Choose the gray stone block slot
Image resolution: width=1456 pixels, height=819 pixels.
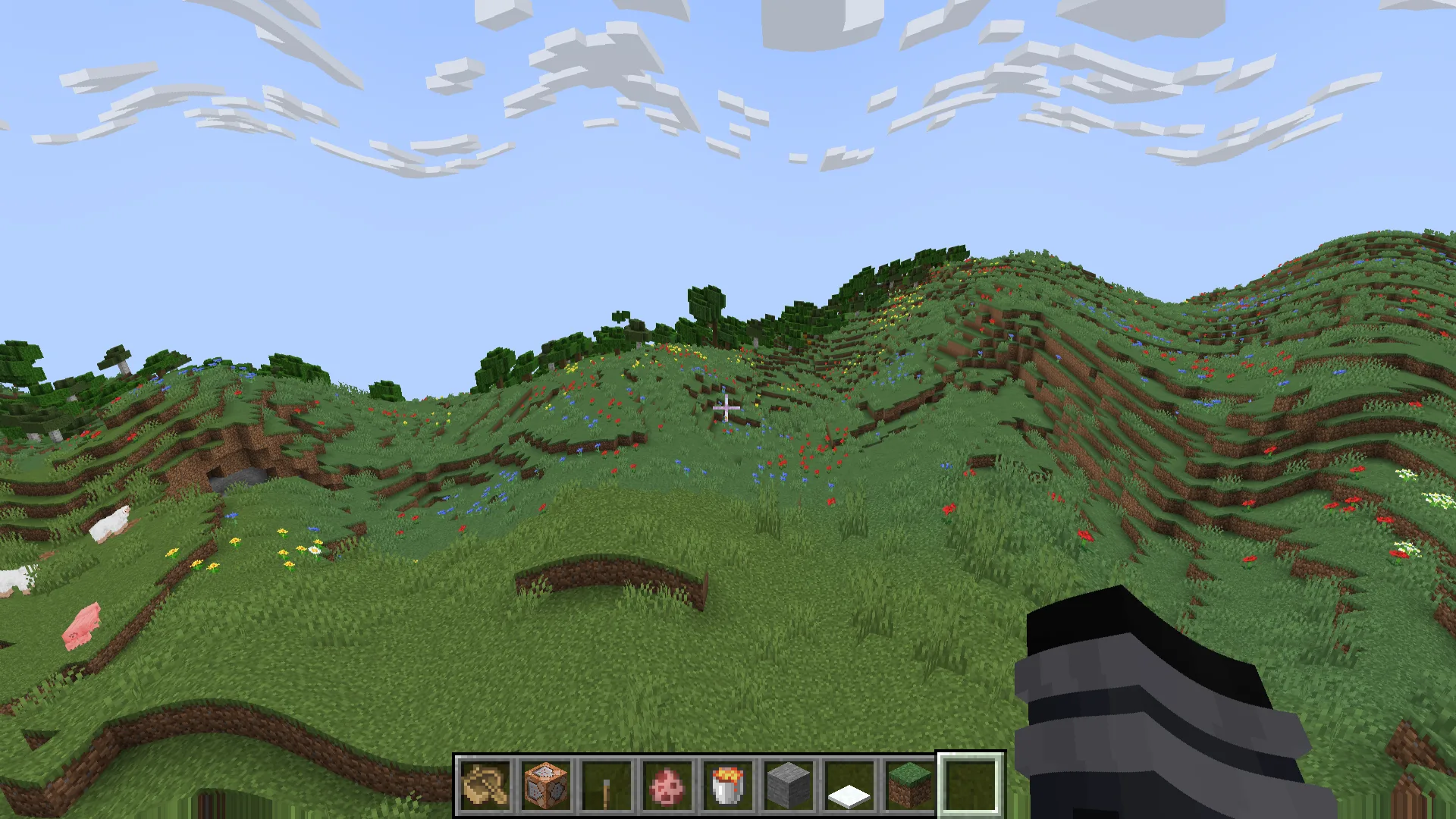coord(789,785)
